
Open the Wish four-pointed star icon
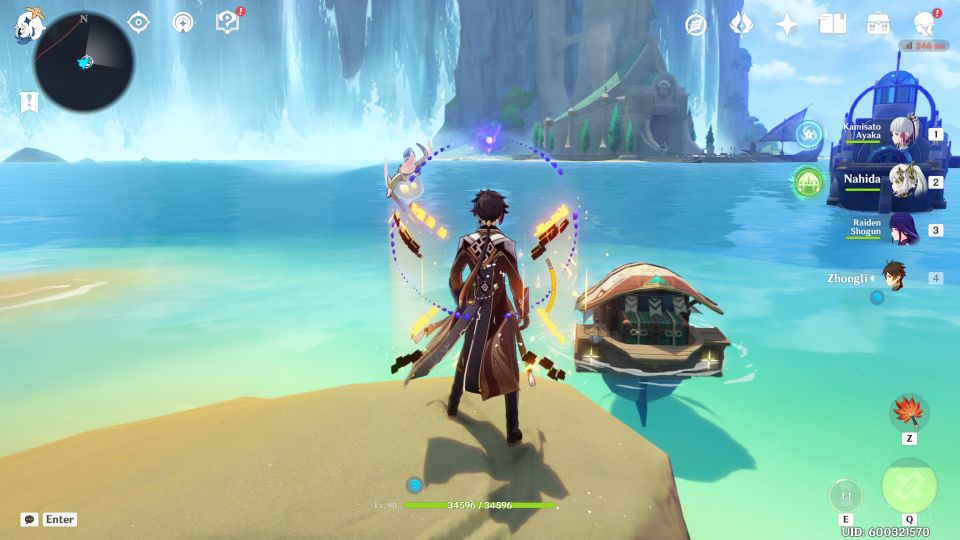tap(787, 24)
